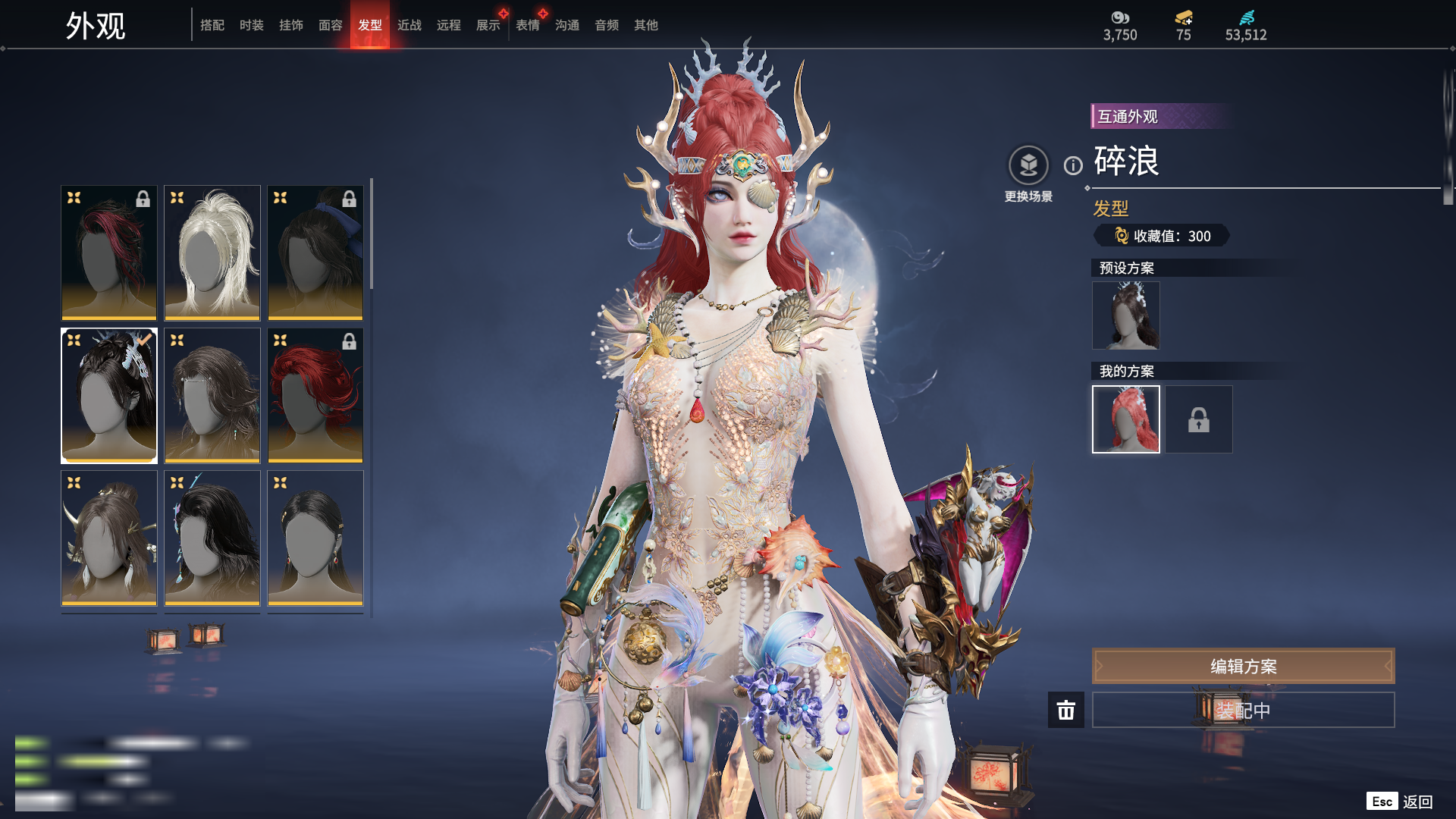Viewport: 1456px width, 819px height.
Task: Select the 其他 tab
Action: click(646, 25)
